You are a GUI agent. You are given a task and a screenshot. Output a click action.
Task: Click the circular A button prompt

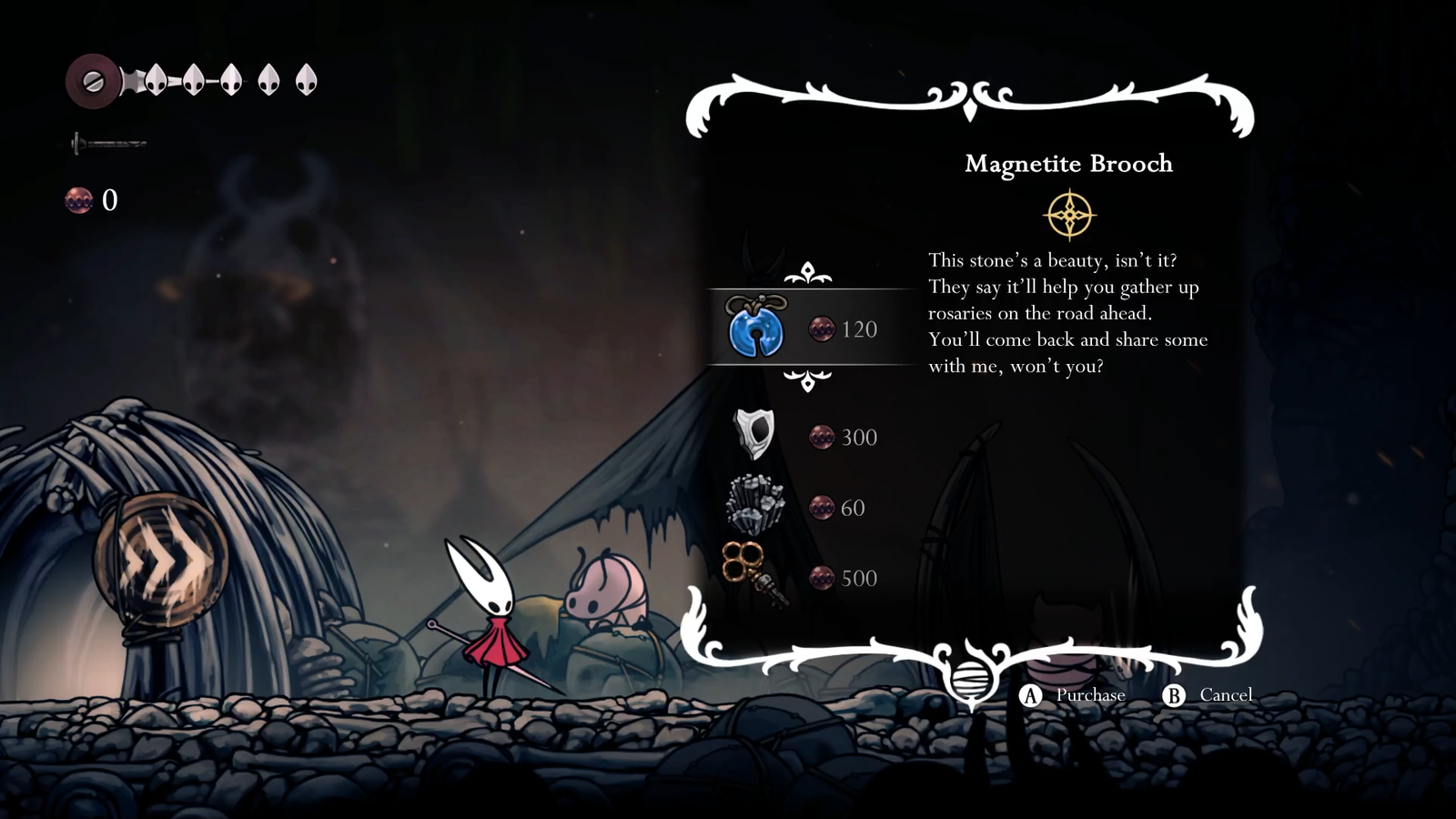[1029, 695]
